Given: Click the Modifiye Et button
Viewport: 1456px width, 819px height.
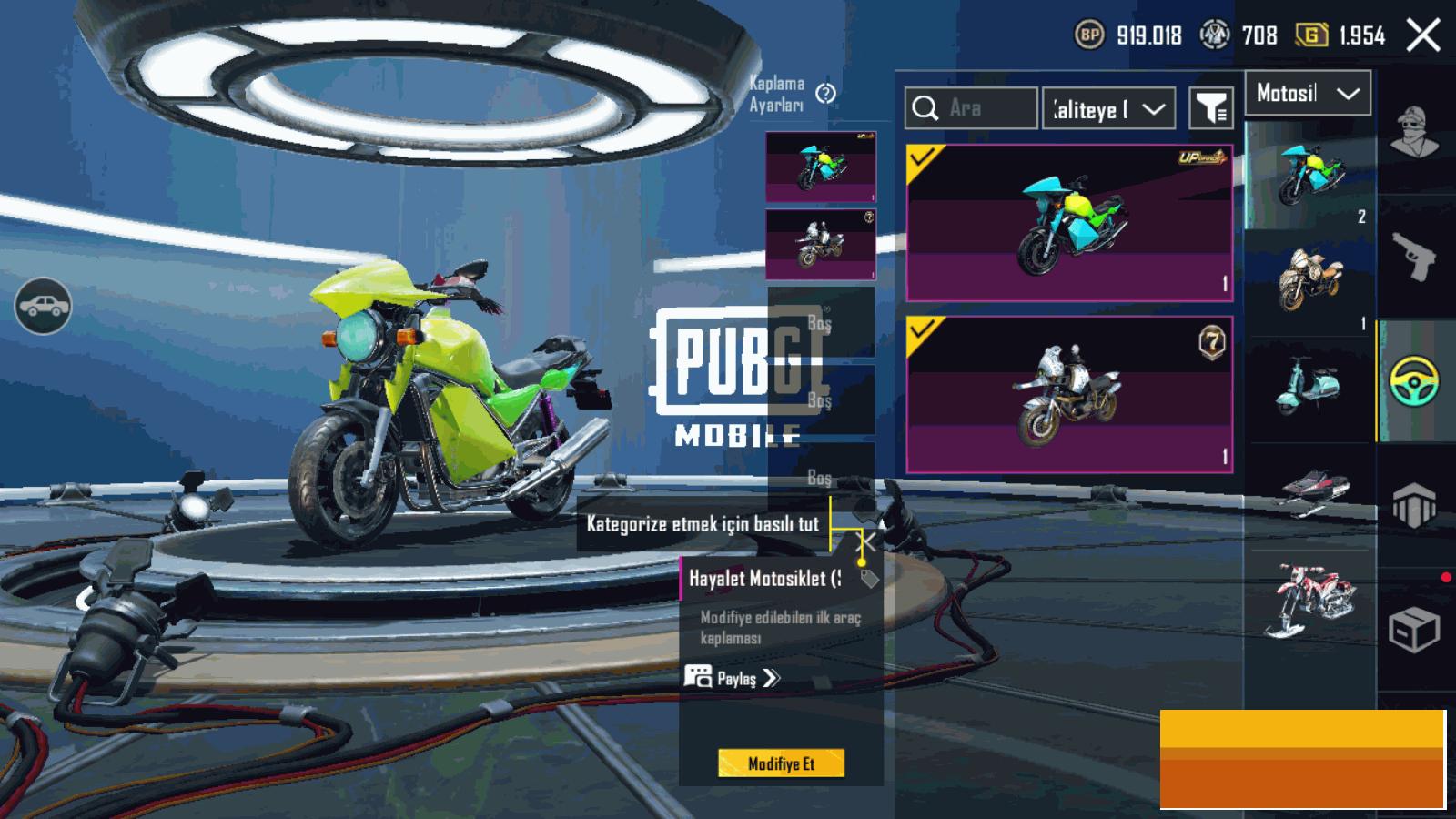Looking at the screenshot, I should coord(781,763).
